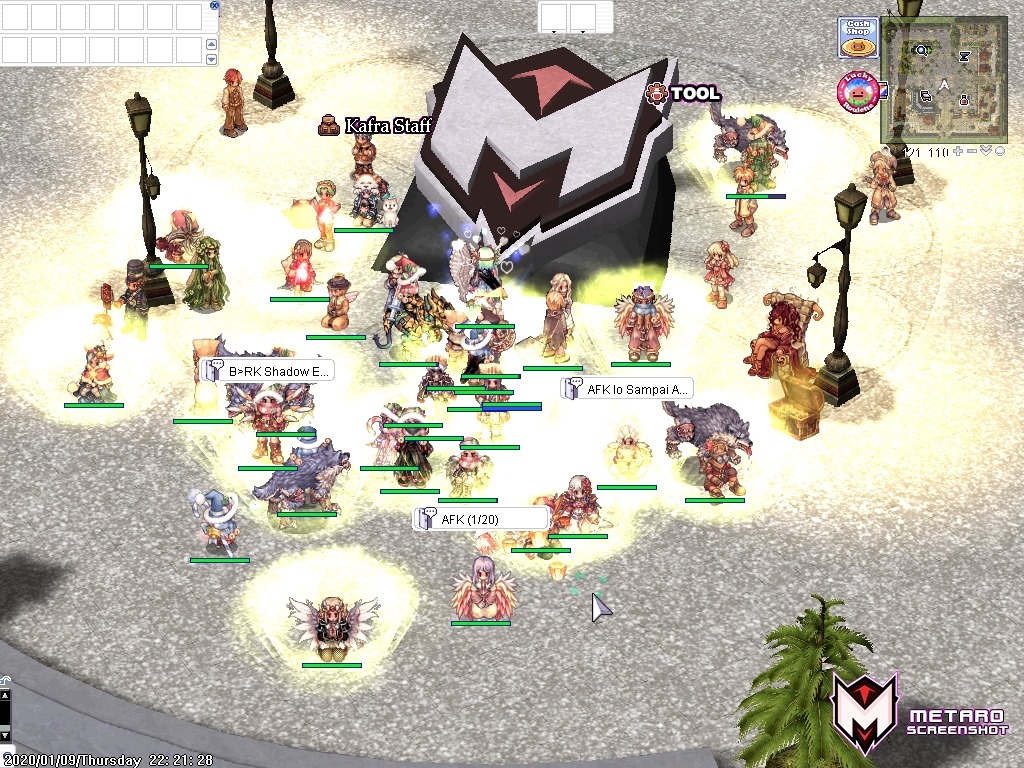Select the anvil marker on the minimap
The height and width of the screenshot is (768, 1024).
(x=964, y=56)
